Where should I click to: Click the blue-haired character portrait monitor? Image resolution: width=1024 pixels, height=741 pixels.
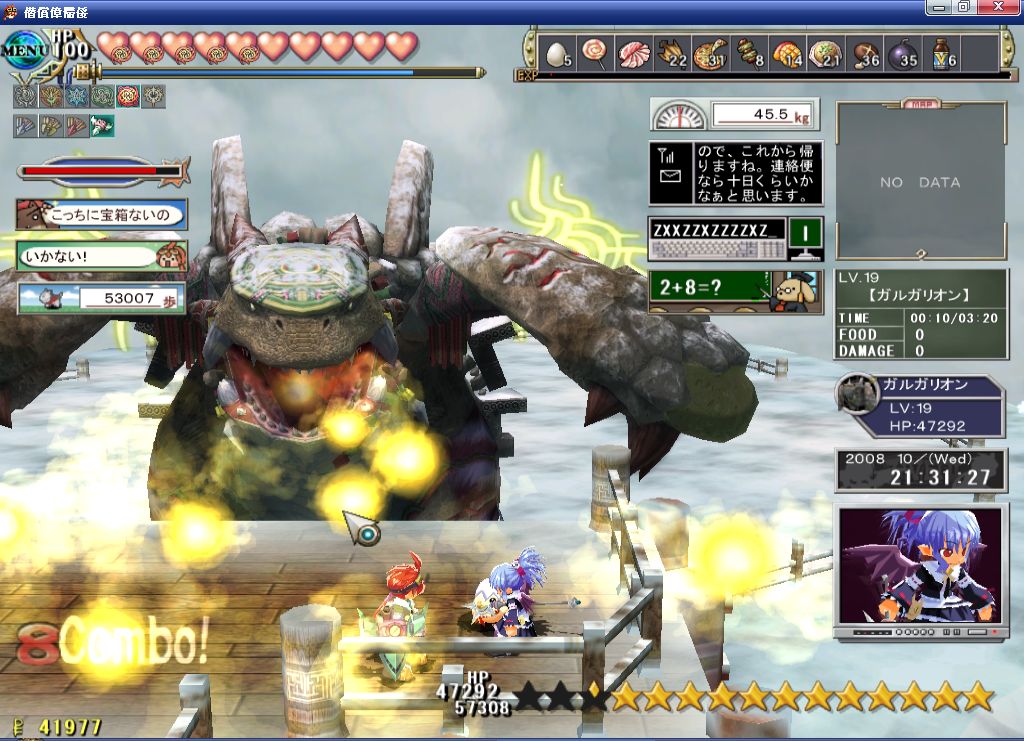[920, 568]
